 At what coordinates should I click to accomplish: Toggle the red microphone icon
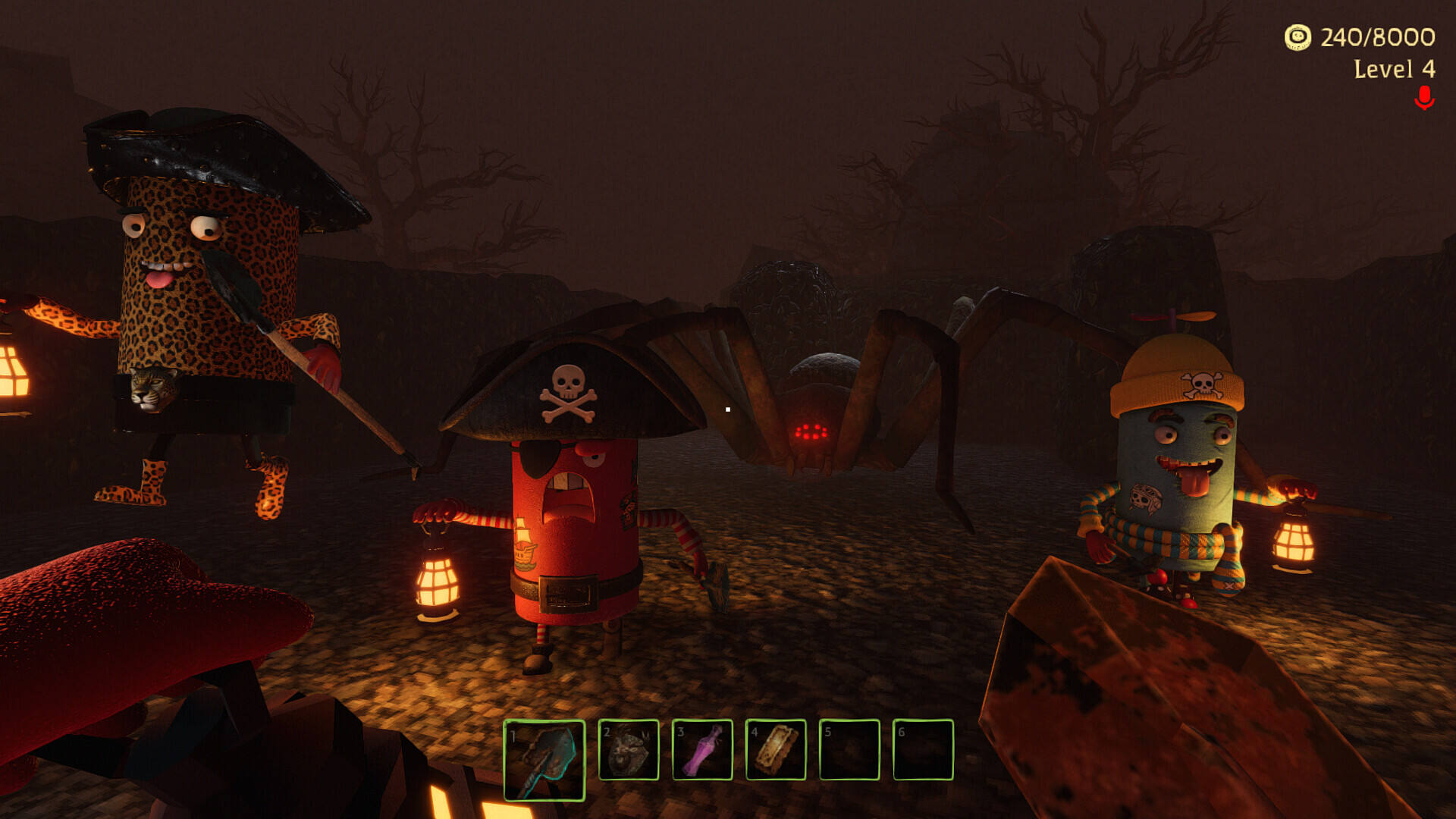click(x=1424, y=98)
